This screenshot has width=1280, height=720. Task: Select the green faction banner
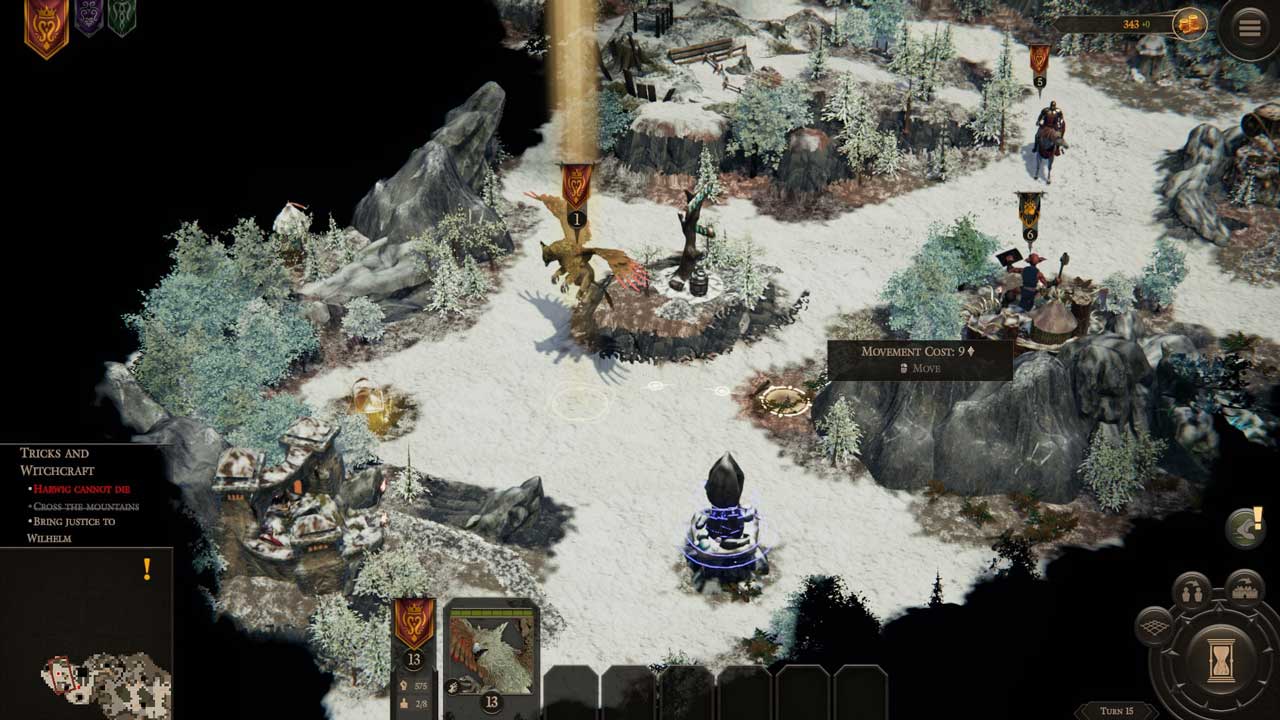tap(121, 17)
